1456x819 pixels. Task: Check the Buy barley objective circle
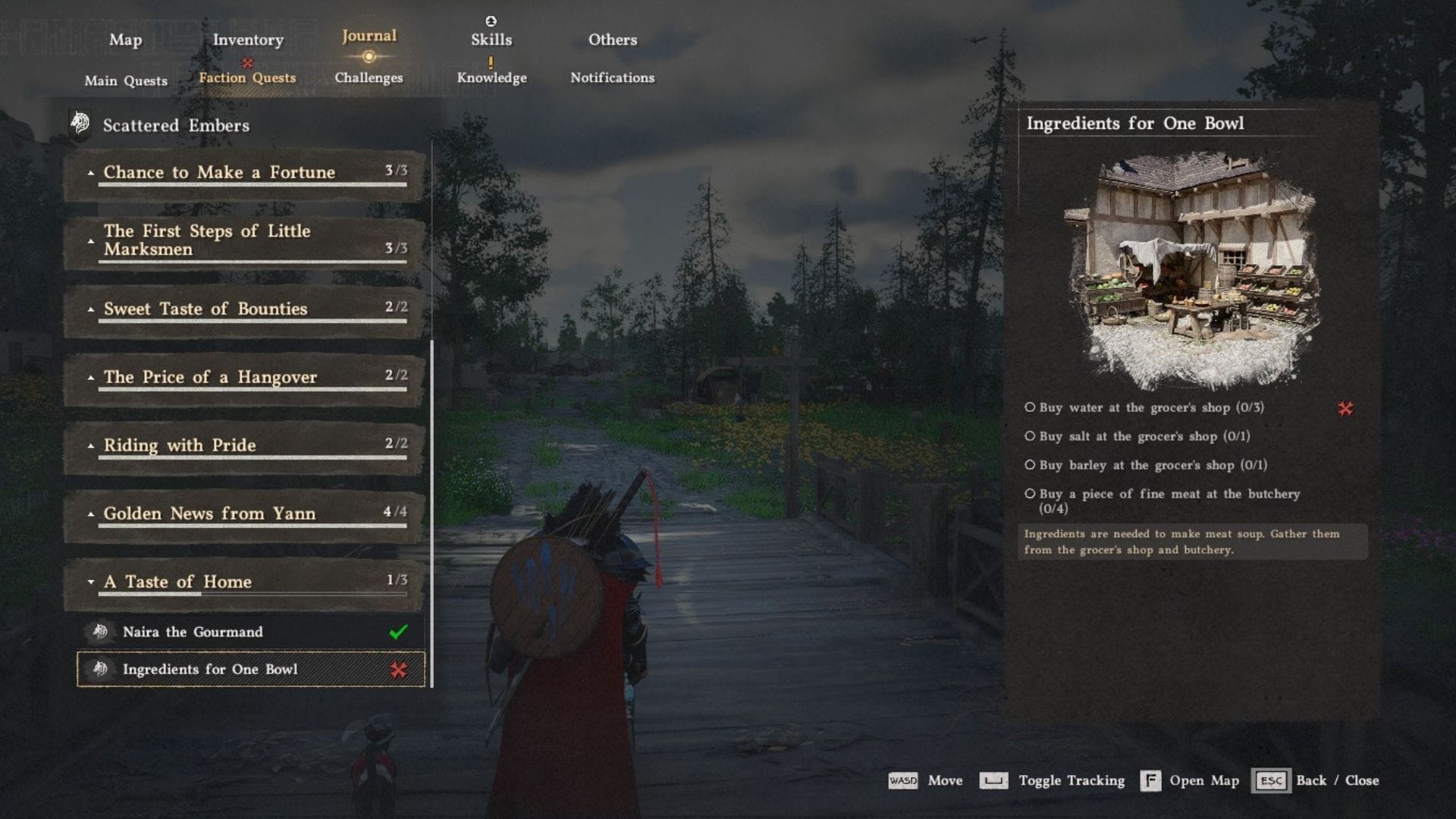pos(1031,466)
